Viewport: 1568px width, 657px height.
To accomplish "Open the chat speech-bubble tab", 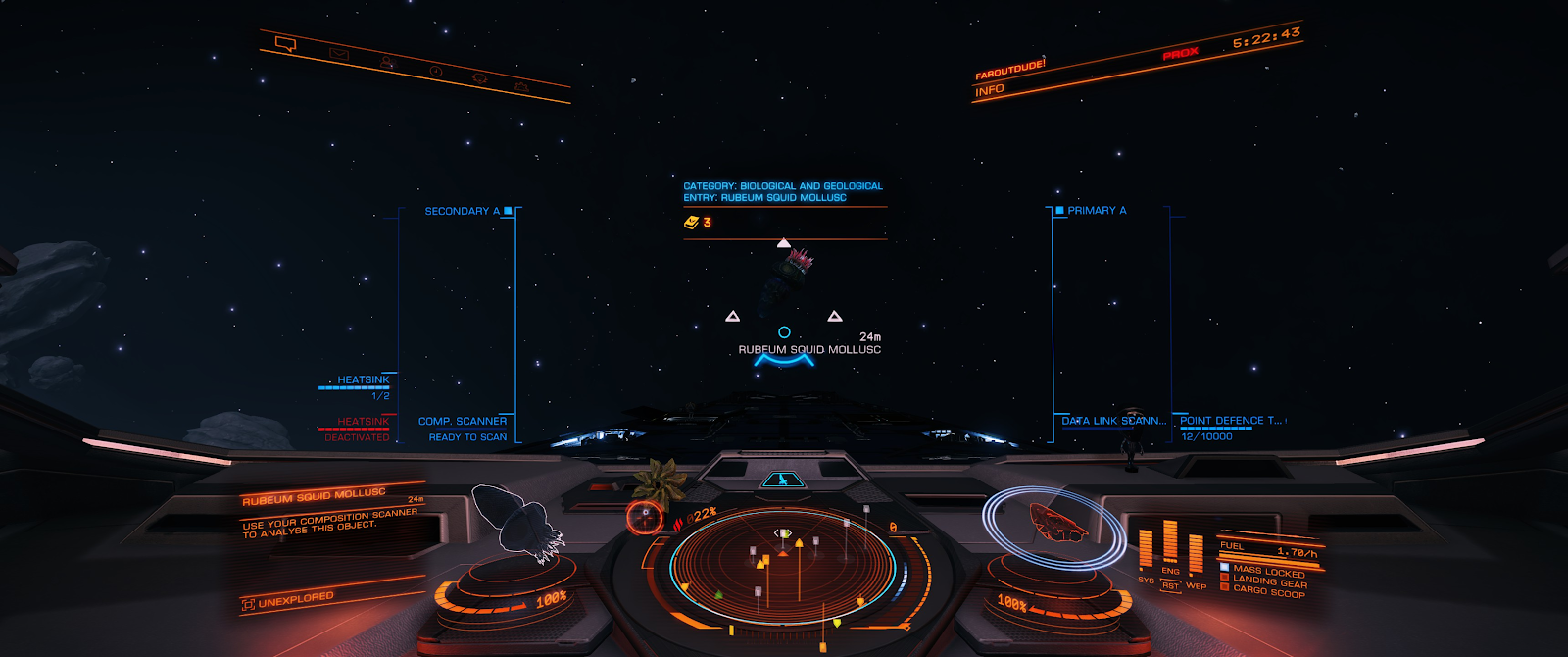I will tap(285, 44).
